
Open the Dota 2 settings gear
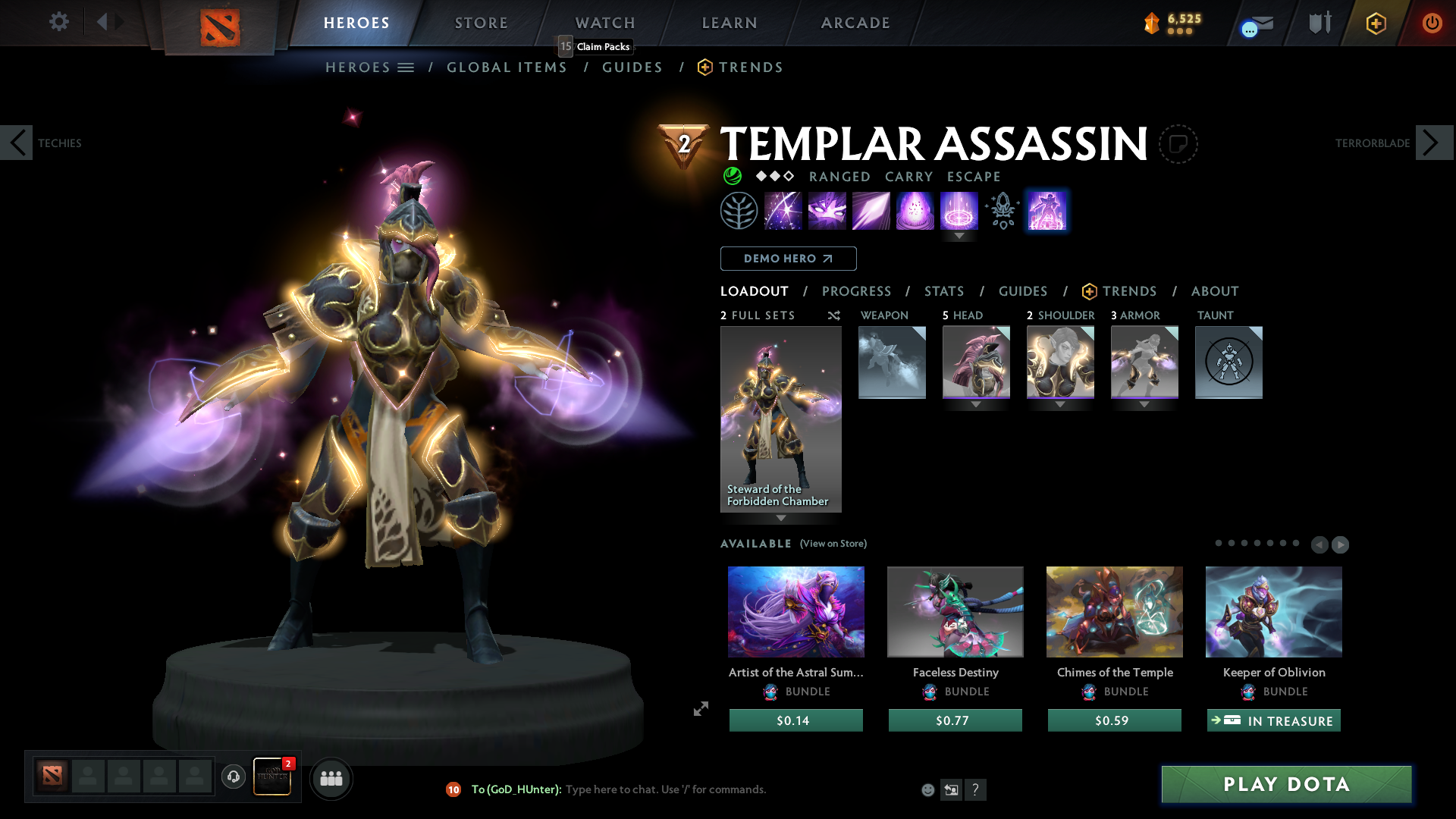(59, 22)
